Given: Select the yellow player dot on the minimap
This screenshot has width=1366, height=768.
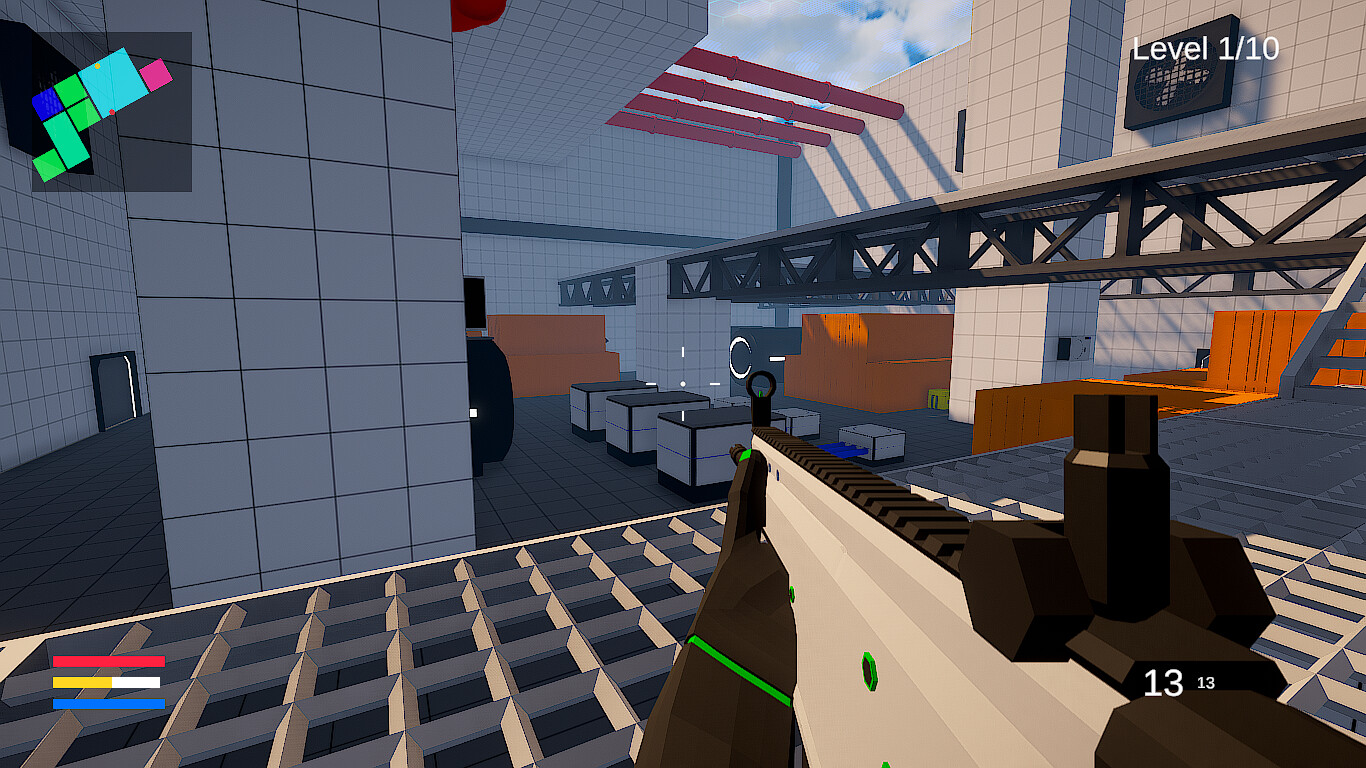Looking at the screenshot, I should [x=97, y=66].
